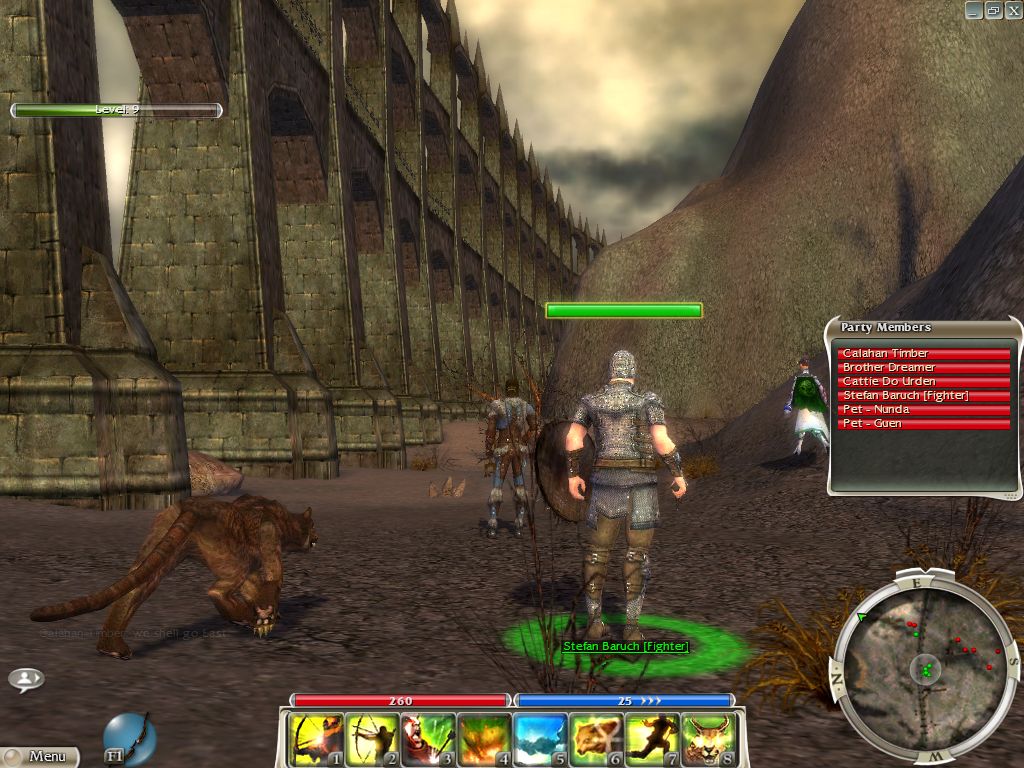The image size is (1024, 768).
Task: Pick Pet - Guen in the party list
Action: point(923,423)
